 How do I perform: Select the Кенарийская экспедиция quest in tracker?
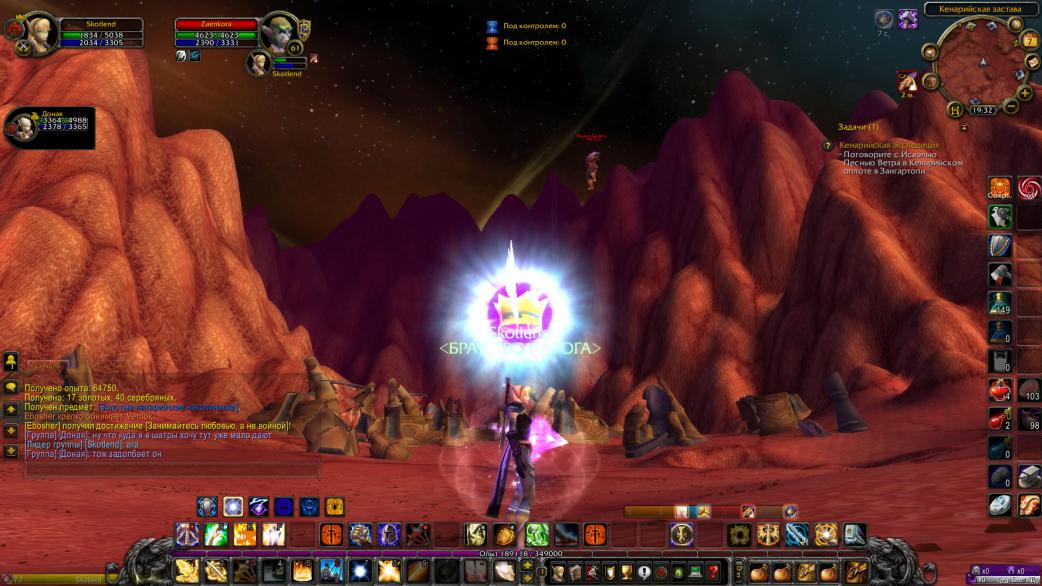(x=890, y=145)
